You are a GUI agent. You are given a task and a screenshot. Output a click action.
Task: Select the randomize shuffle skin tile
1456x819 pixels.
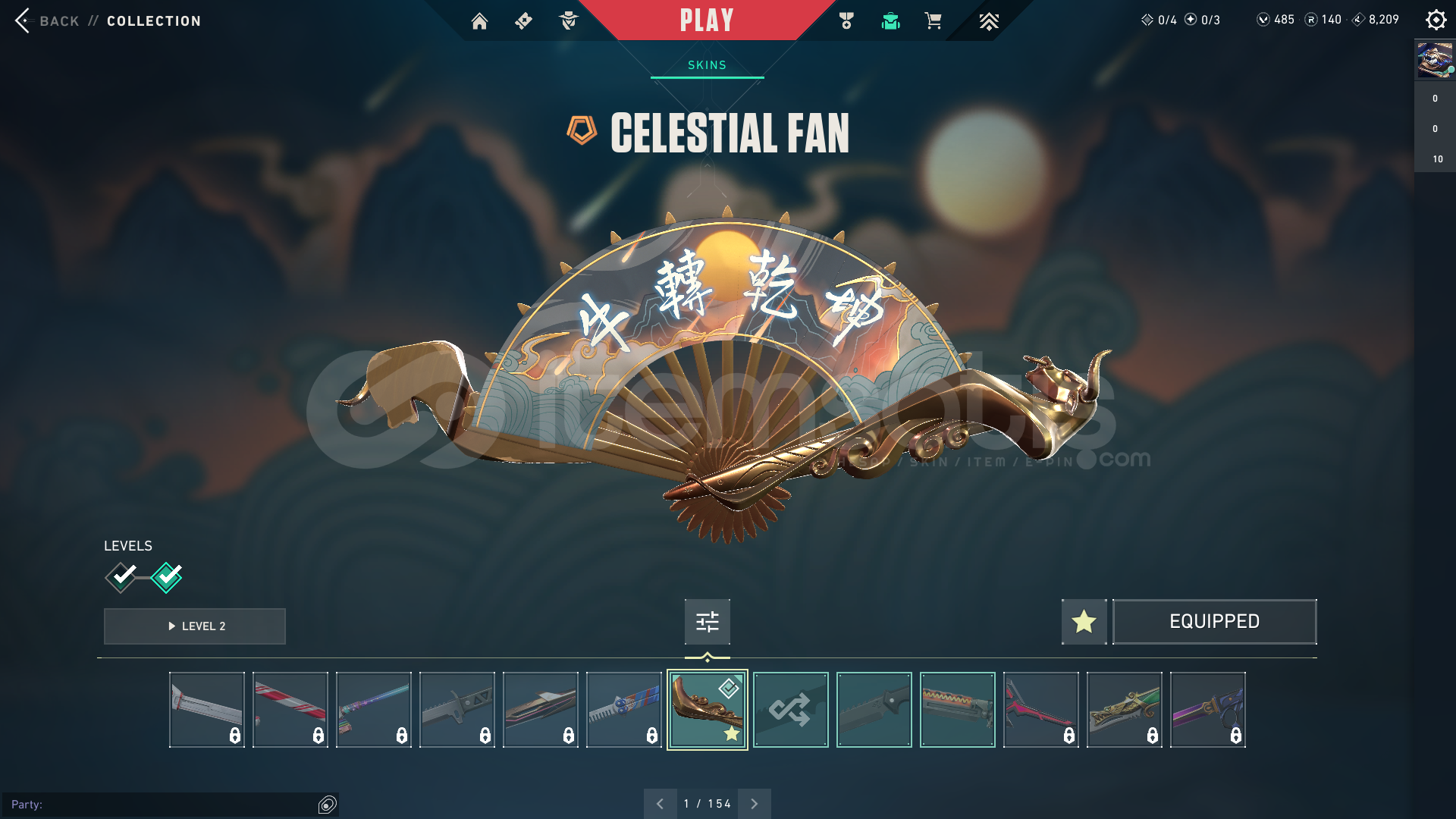click(x=790, y=710)
